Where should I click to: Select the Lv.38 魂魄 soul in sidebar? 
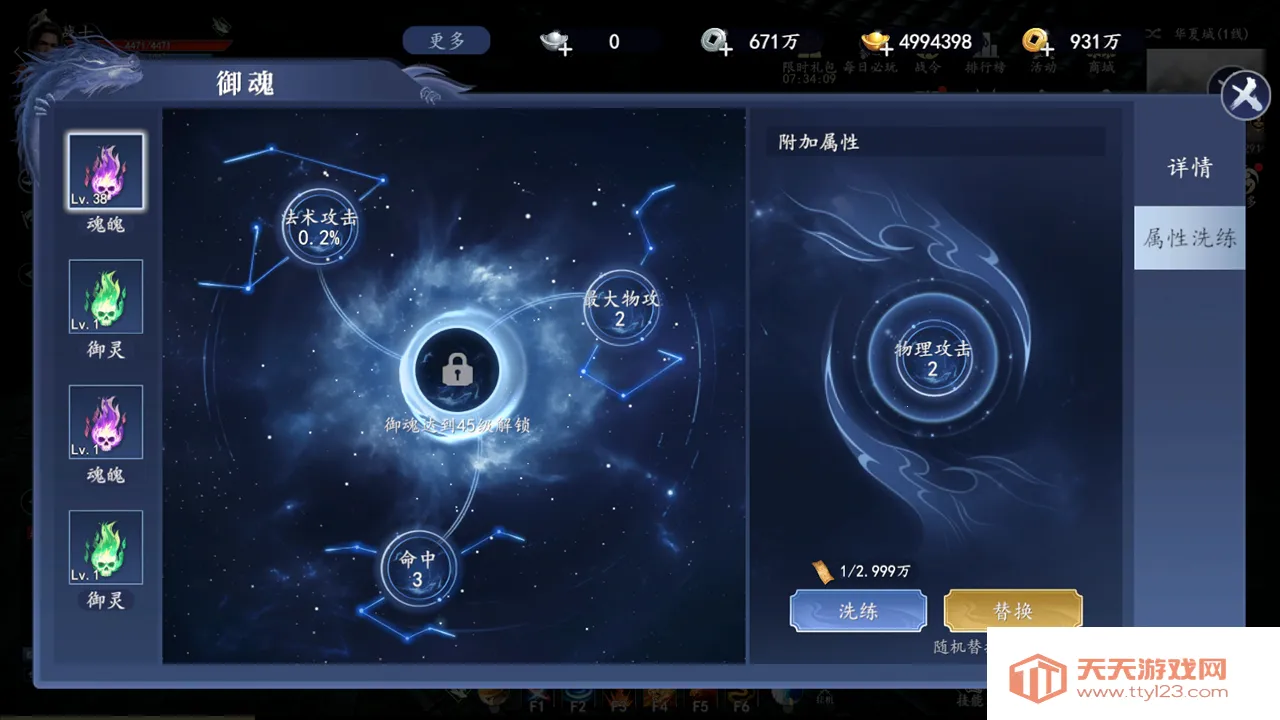[x=105, y=172]
